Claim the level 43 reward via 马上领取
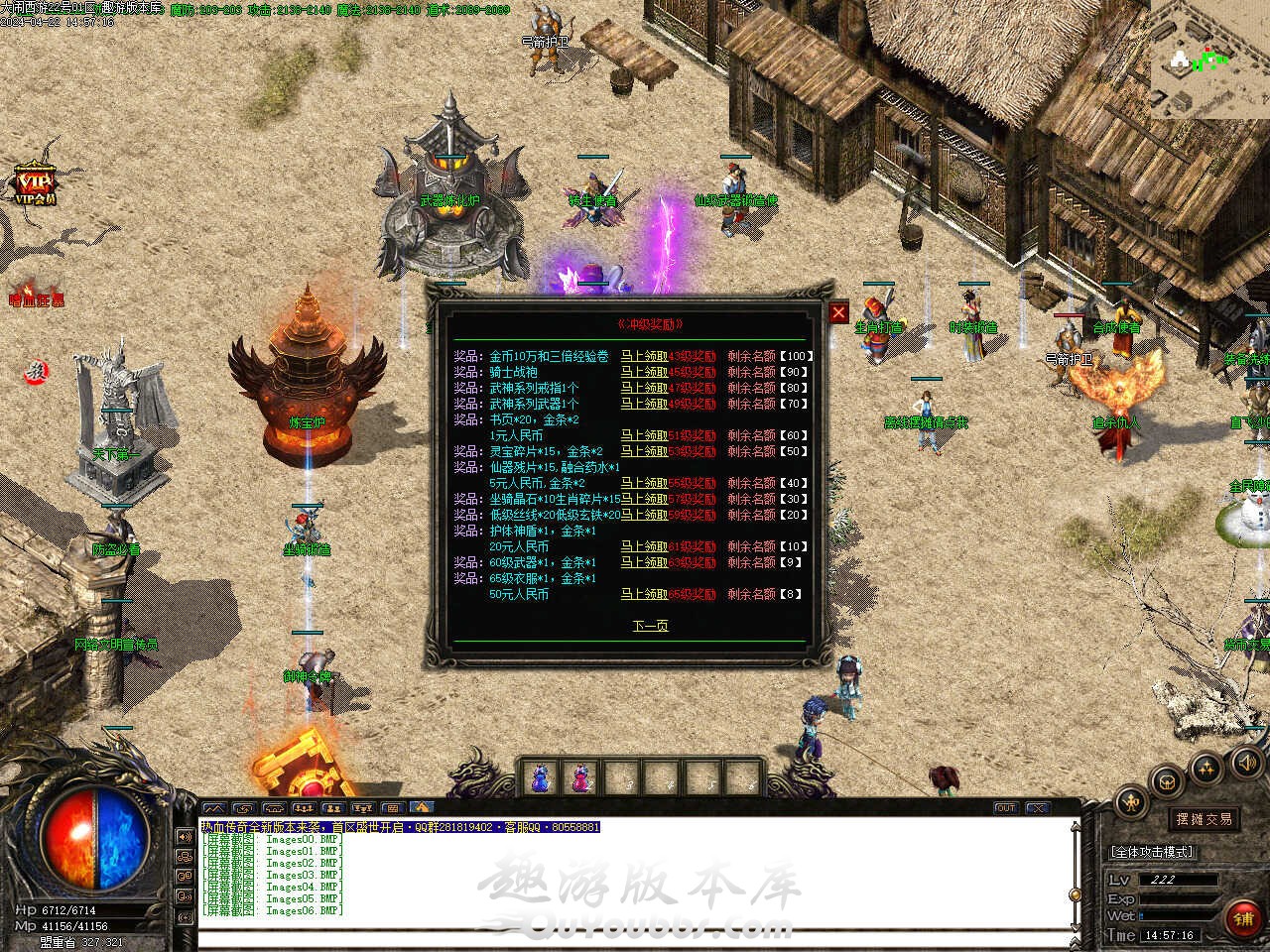The width and height of the screenshot is (1270, 952). pyautogui.click(x=644, y=356)
